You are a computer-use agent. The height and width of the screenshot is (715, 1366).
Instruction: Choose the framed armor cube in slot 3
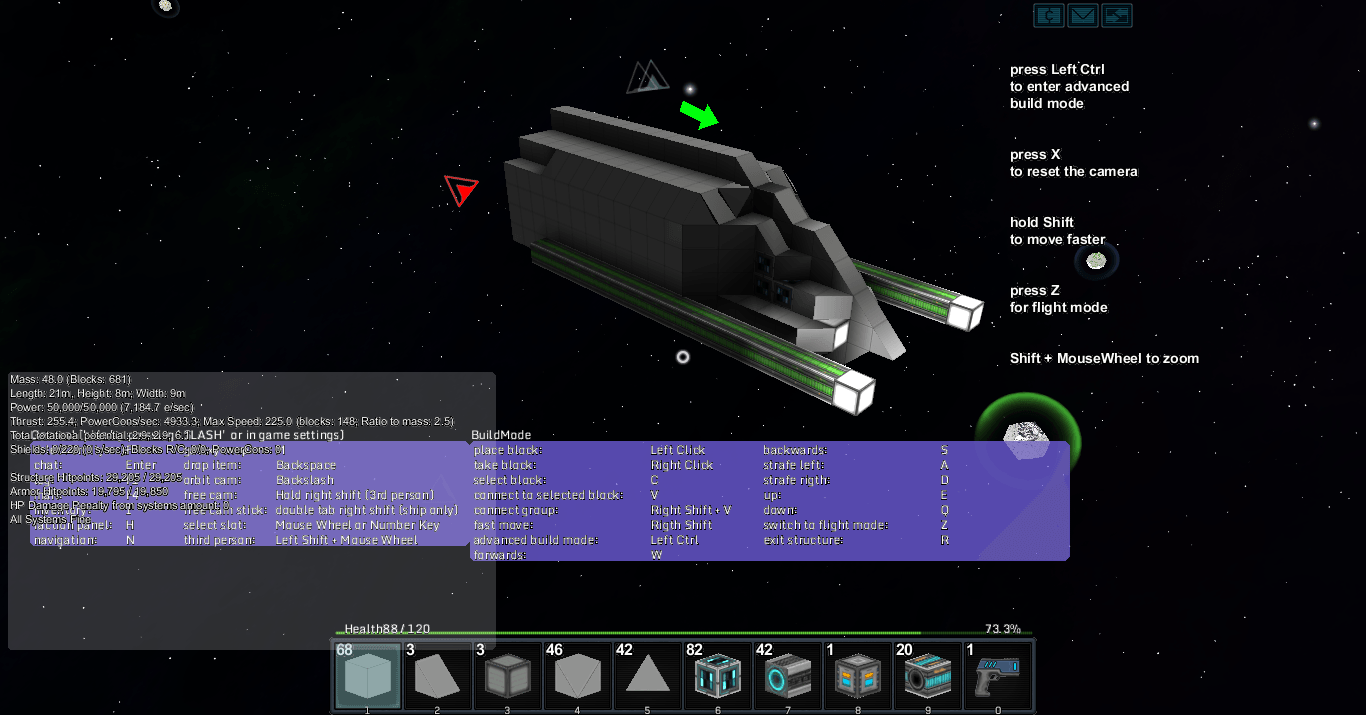tap(507, 675)
